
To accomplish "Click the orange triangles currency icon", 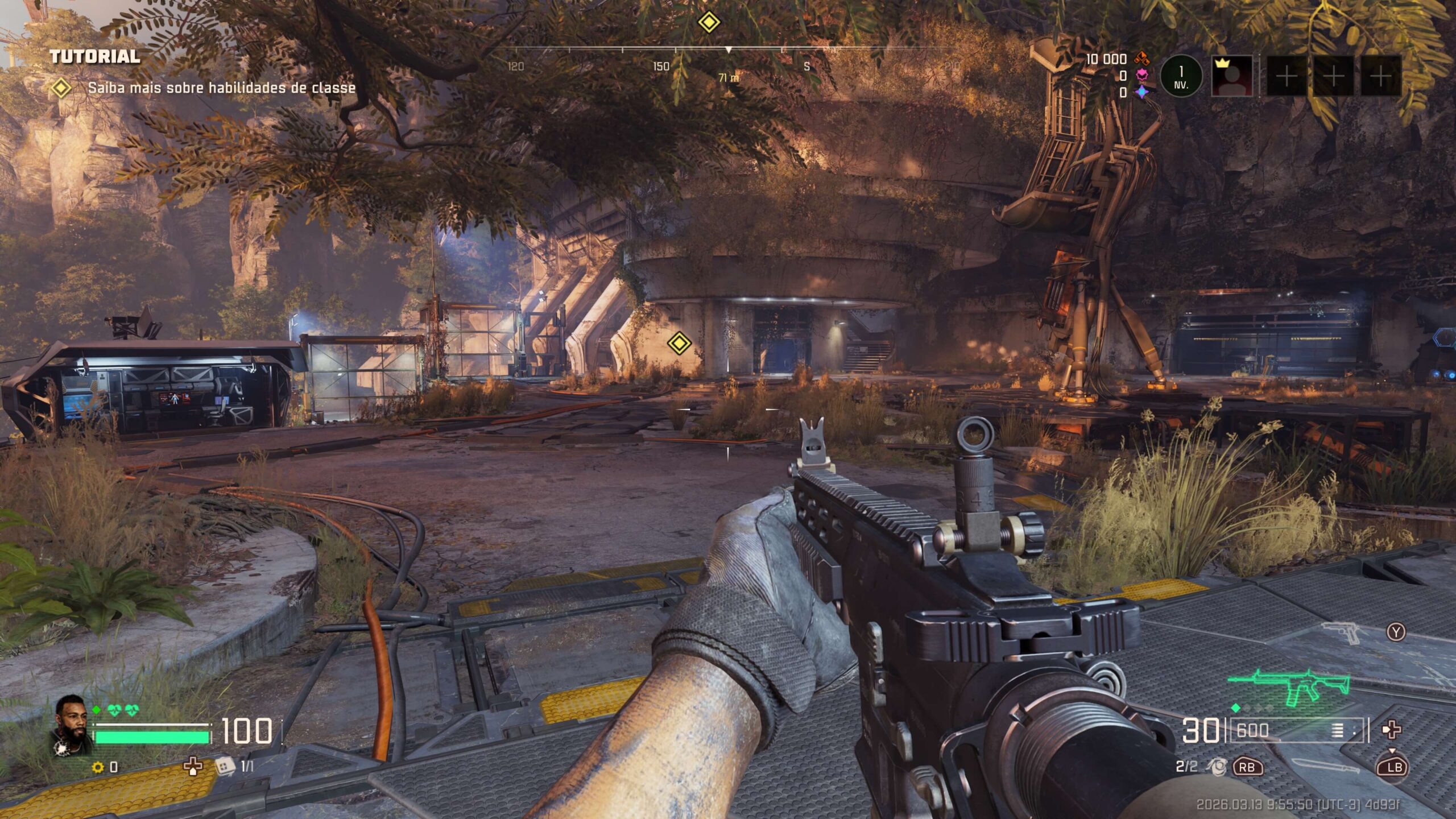I will click(x=1141, y=58).
